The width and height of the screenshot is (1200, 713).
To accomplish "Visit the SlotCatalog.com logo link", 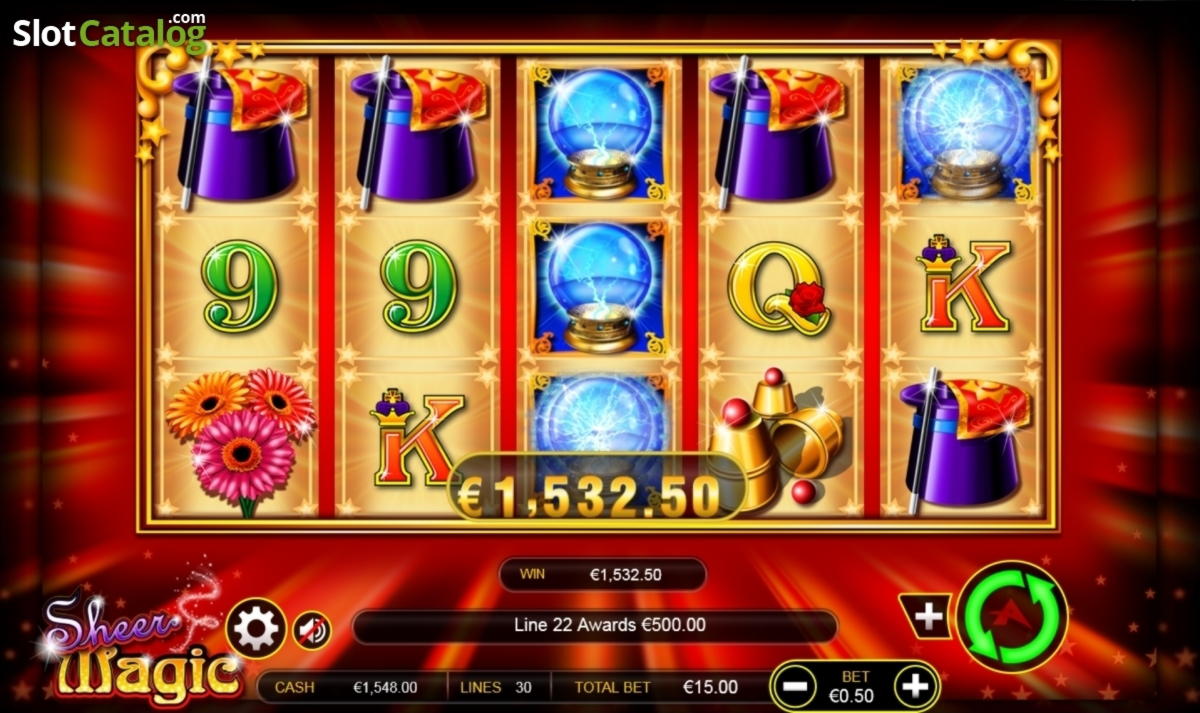I will tap(109, 34).
